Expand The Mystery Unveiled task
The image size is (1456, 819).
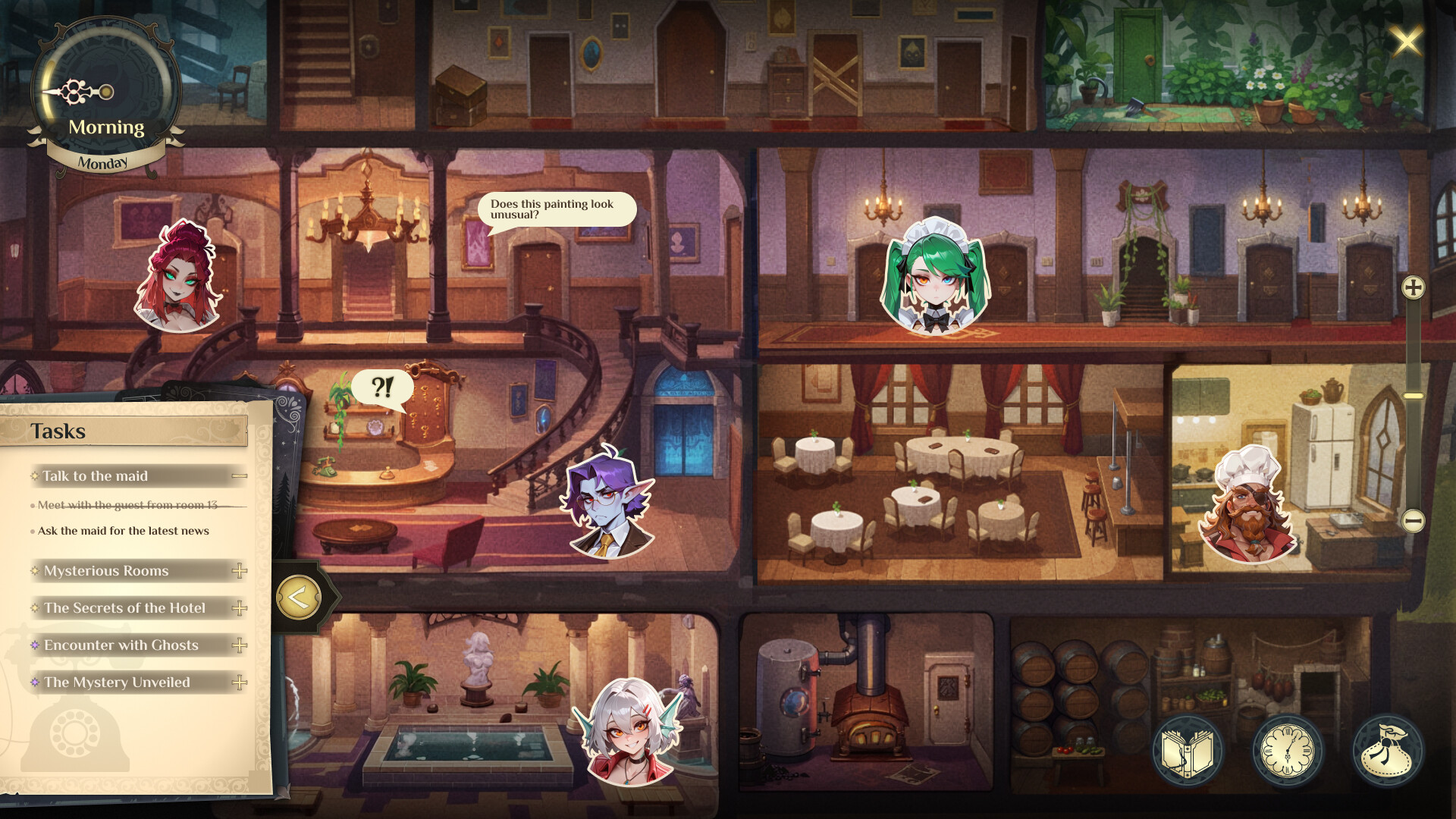point(240,682)
